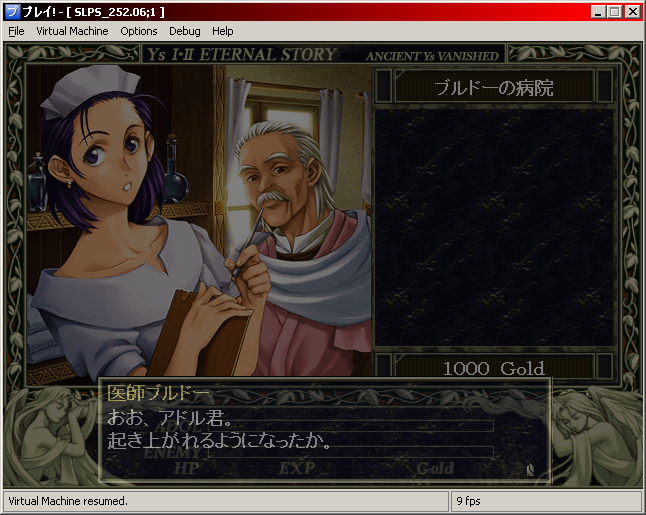Open the Virtual Machine menu
This screenshot has height=515, width=646.
pos(72,31)
